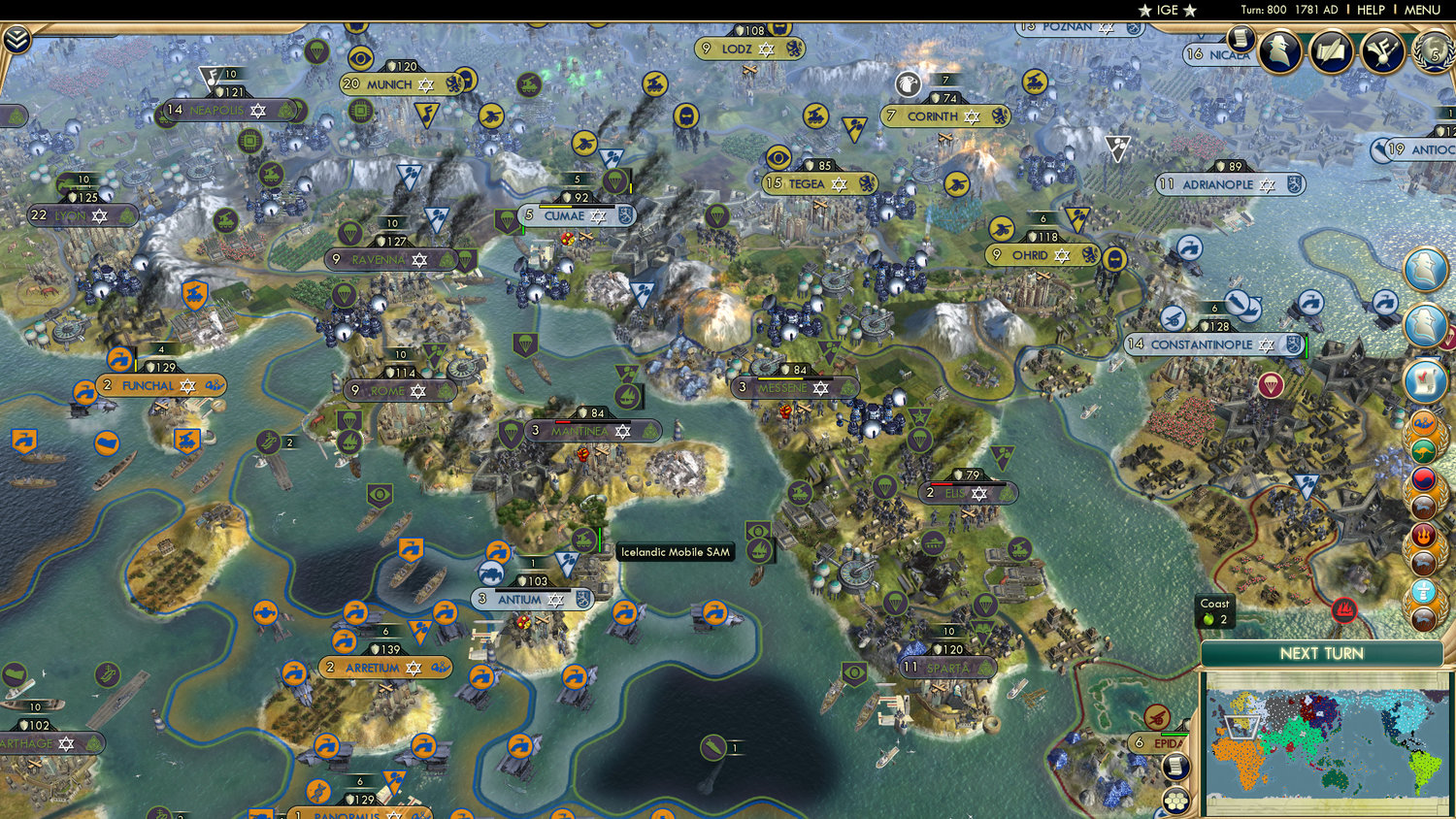This screenshot has width=1456, height=819.
Task: Select the Constantinople city banner
Action: [x=1213, y=344]
